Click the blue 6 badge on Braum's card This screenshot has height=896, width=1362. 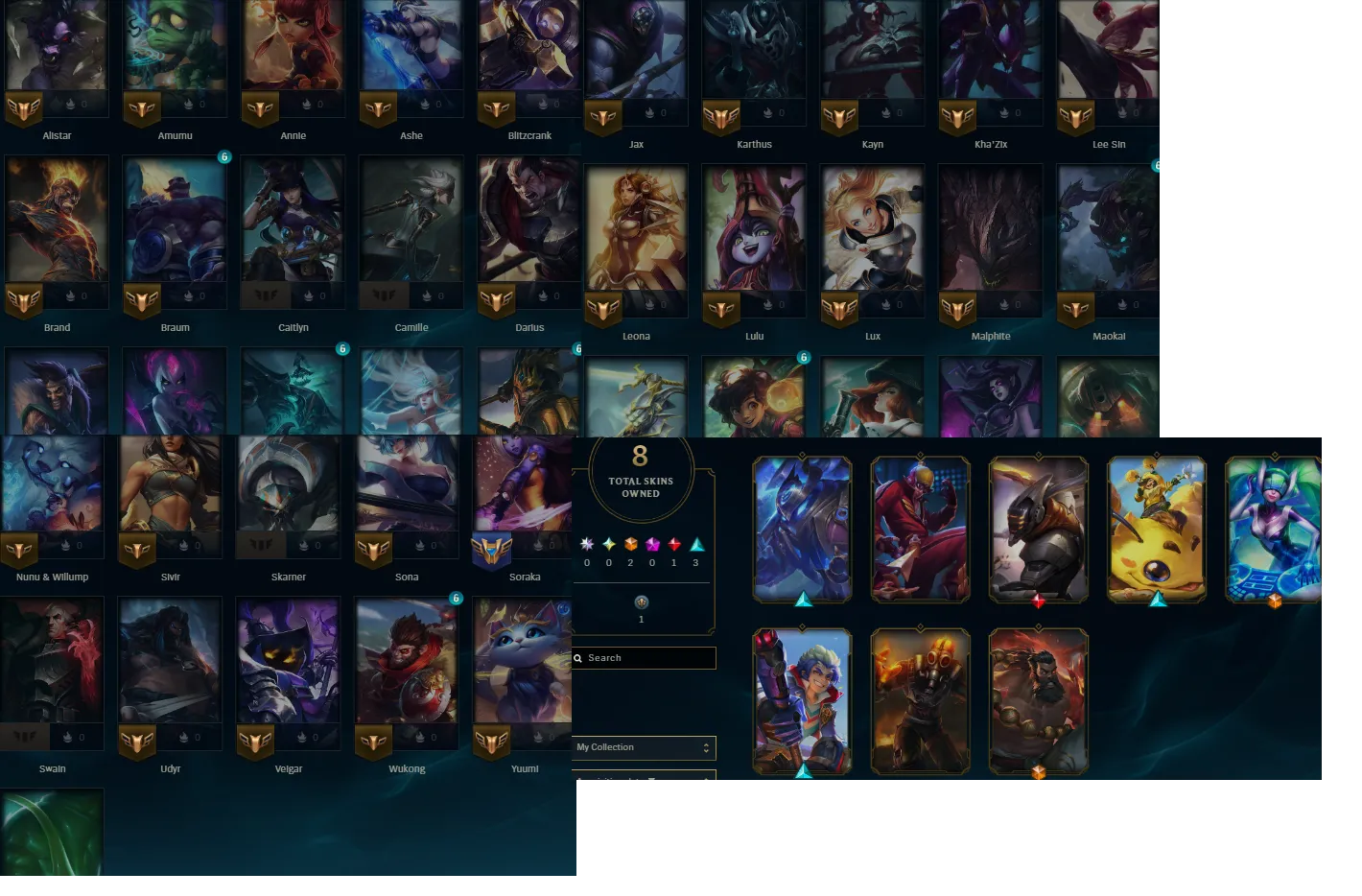point(224,156)
